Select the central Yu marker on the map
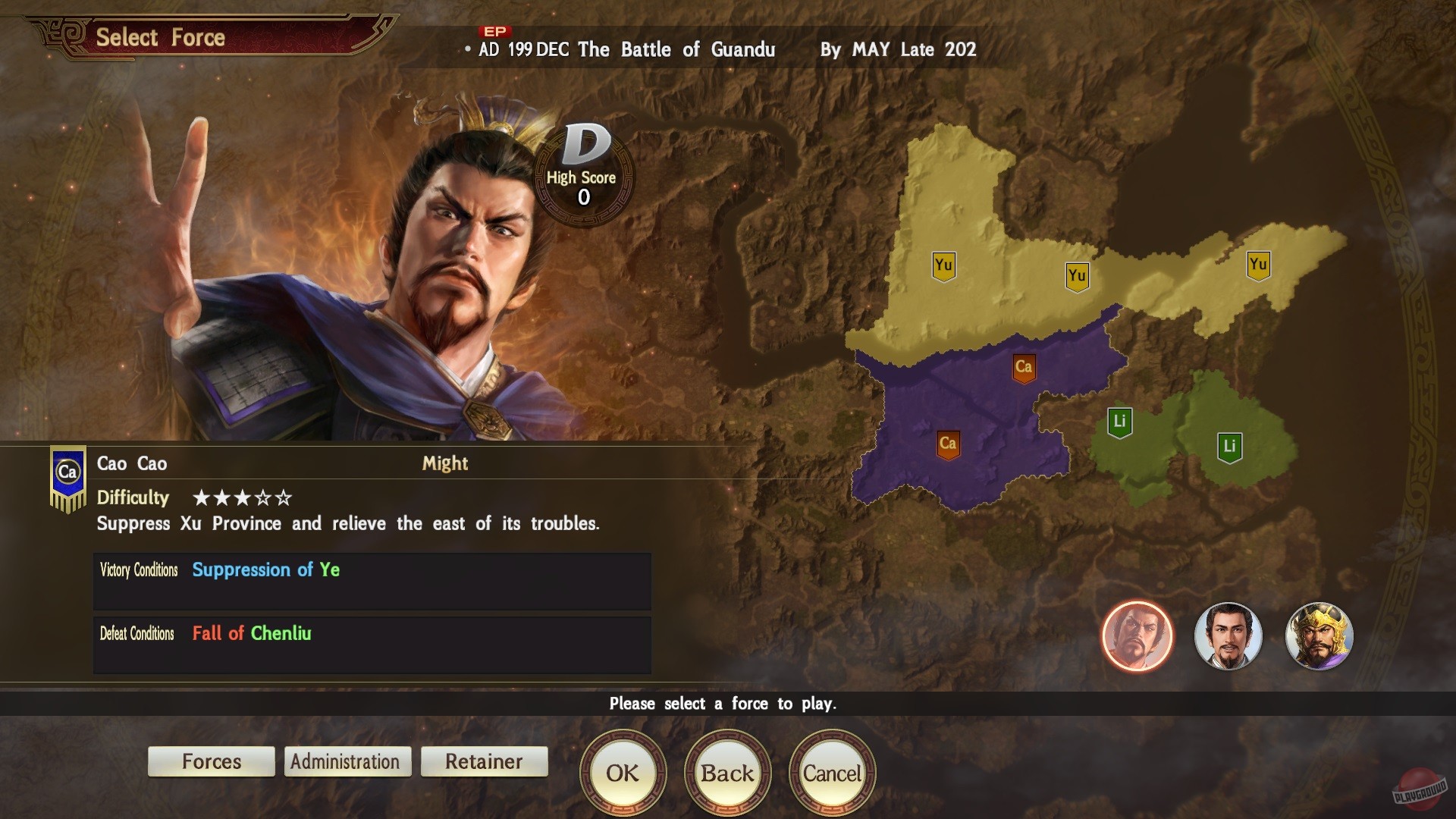The height and width of the screenshot is (819, 1456). pos(1076,276)
